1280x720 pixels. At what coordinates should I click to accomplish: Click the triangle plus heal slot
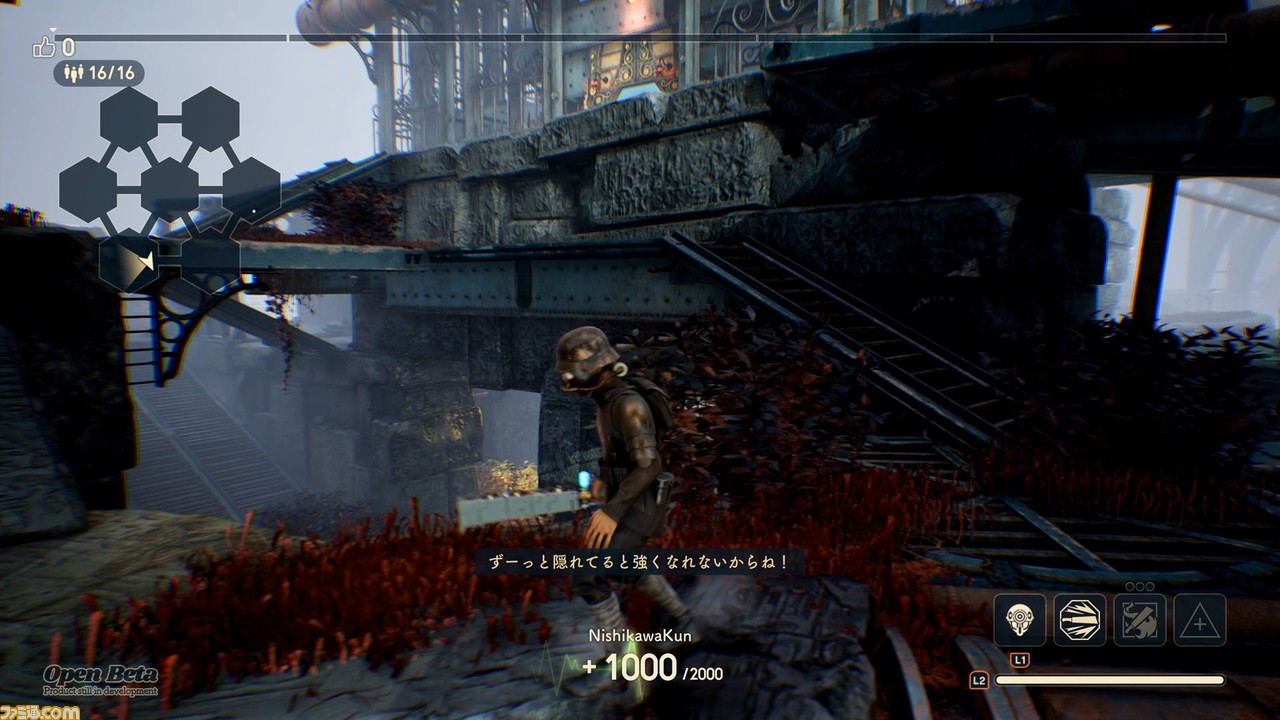click(1199, 620)
